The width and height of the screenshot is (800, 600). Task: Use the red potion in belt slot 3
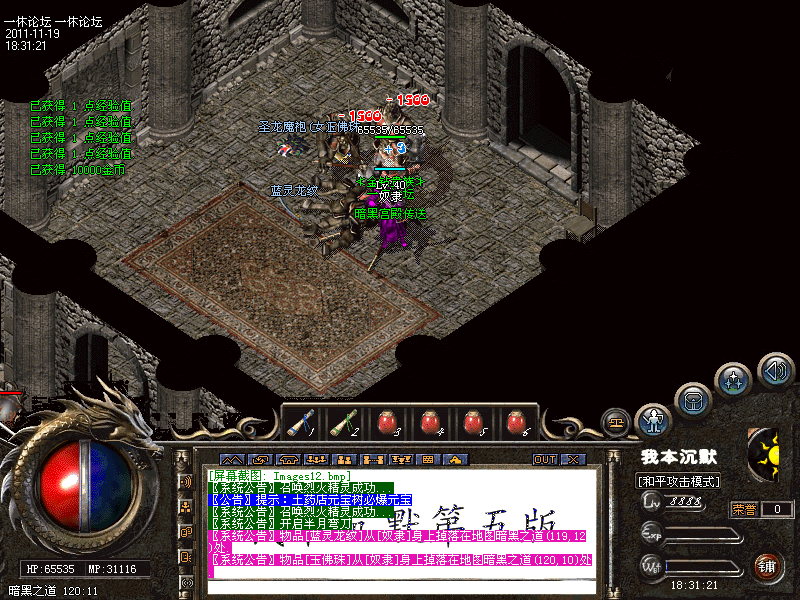(387, 423)
